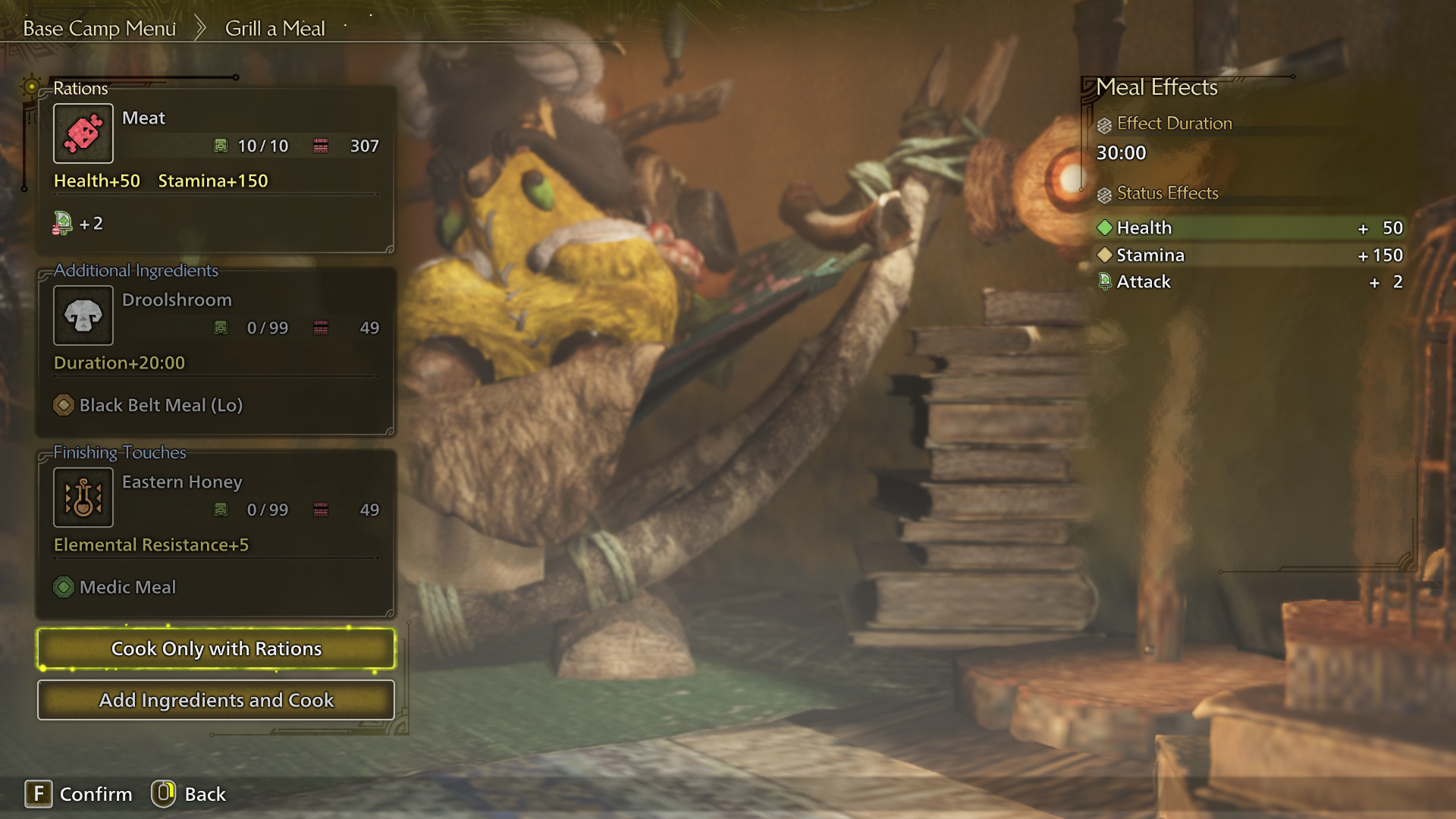Toggle the Attack +2 effect entry
Viewport: 1456px width, 819px height.
[x=1251, y=281]
